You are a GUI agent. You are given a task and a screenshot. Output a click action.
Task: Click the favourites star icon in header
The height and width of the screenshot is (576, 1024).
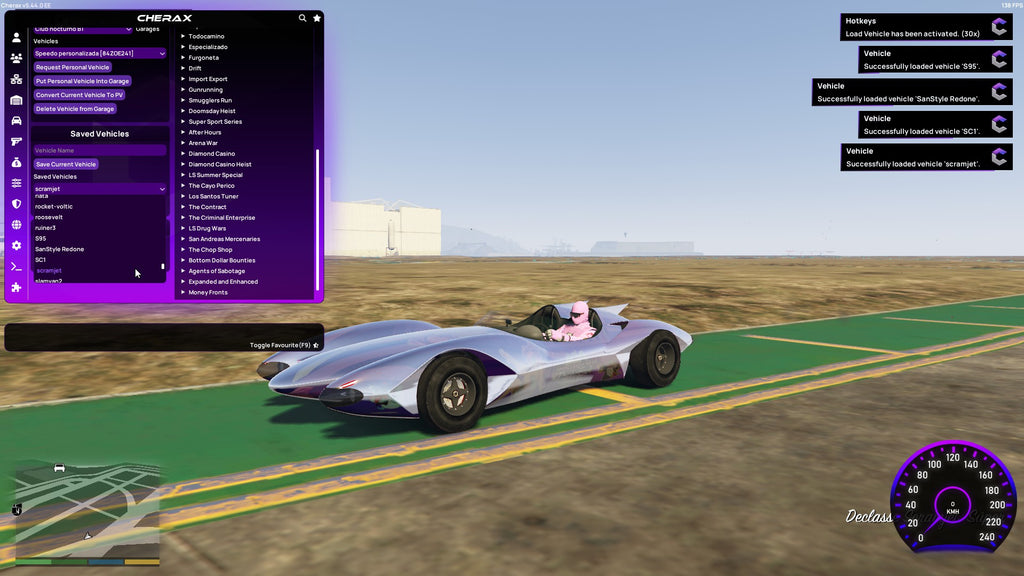click(x=317, y=18)
